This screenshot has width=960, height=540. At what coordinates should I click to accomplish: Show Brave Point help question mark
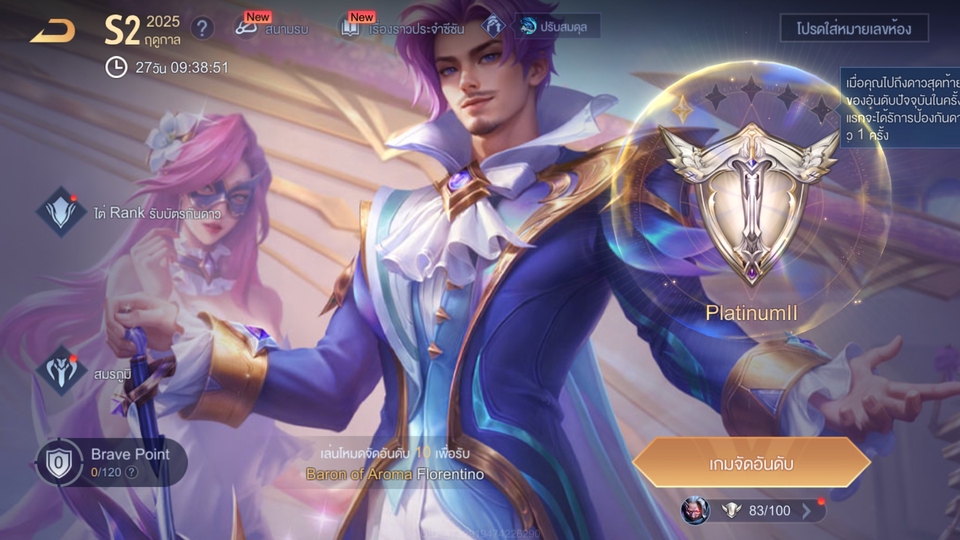[x=131, y=472]
